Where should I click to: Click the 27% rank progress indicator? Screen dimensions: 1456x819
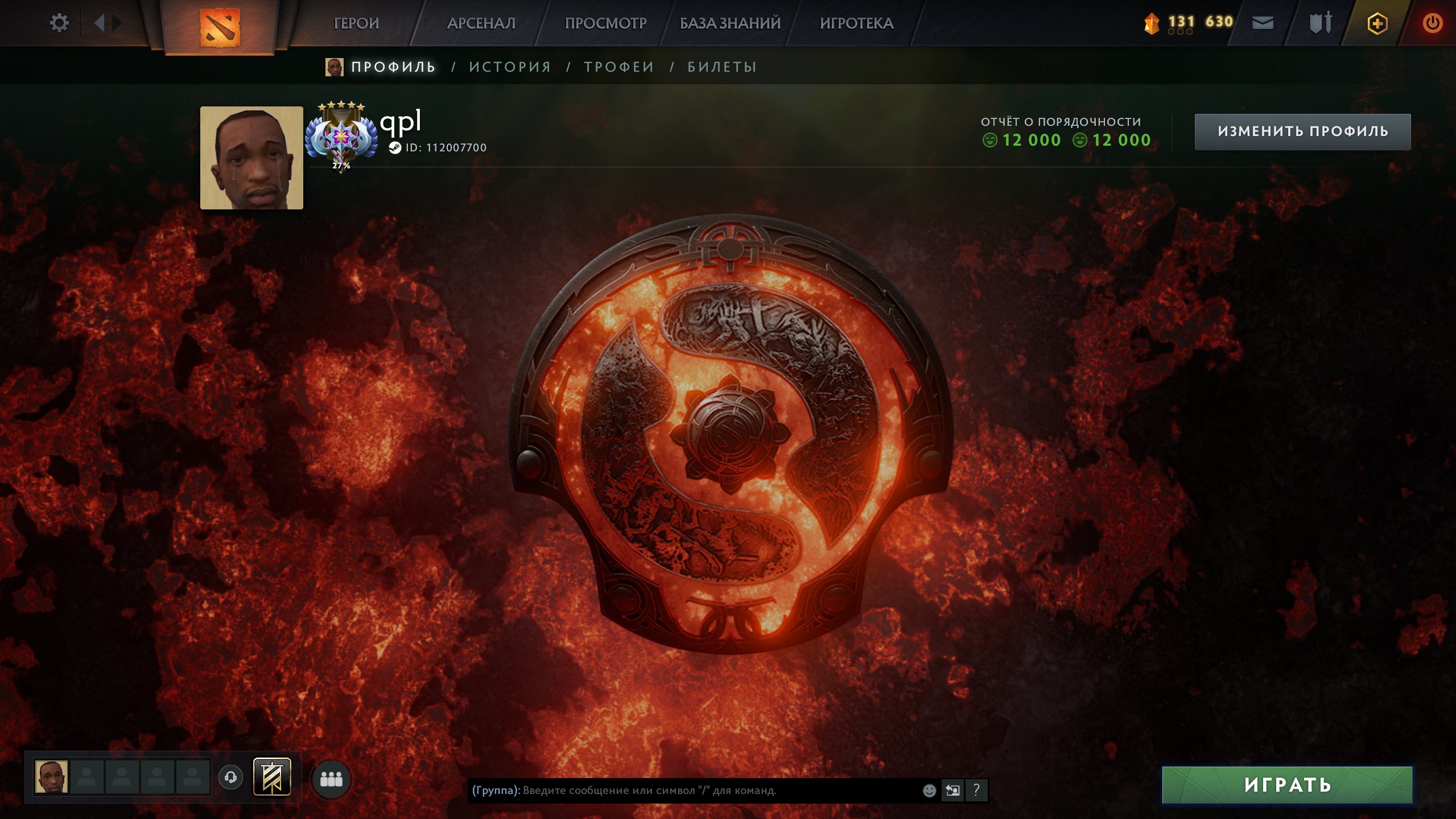[x=341, y=166]
